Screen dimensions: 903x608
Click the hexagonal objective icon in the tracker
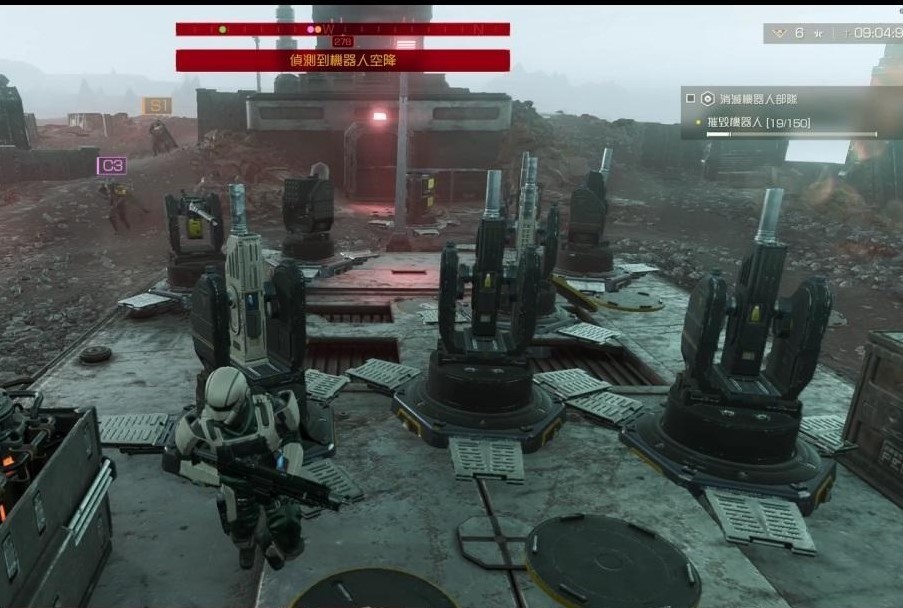708,99
